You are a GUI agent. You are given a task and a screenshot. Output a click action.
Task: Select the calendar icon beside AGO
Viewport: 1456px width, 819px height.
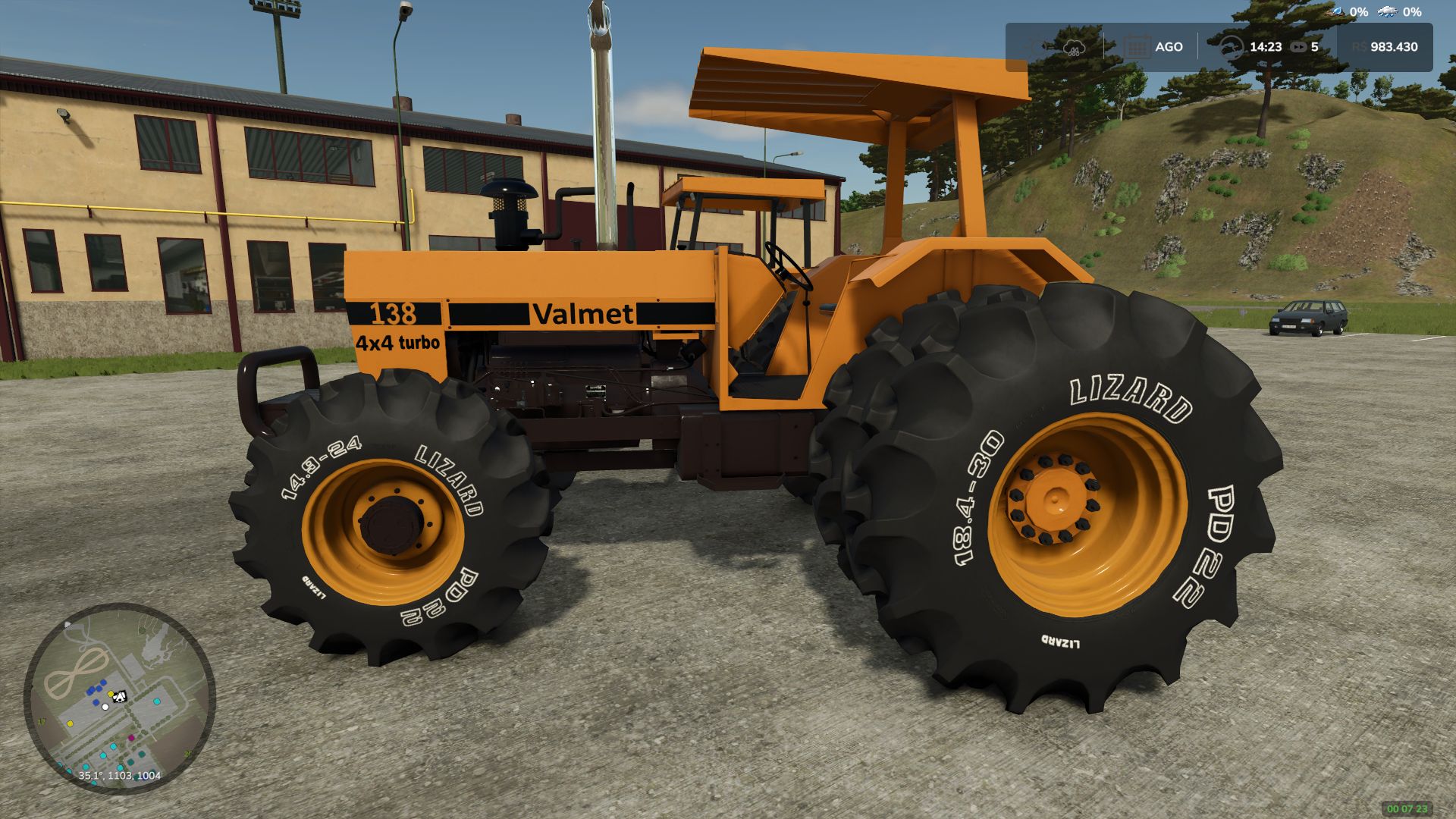tap(1138, 46)
